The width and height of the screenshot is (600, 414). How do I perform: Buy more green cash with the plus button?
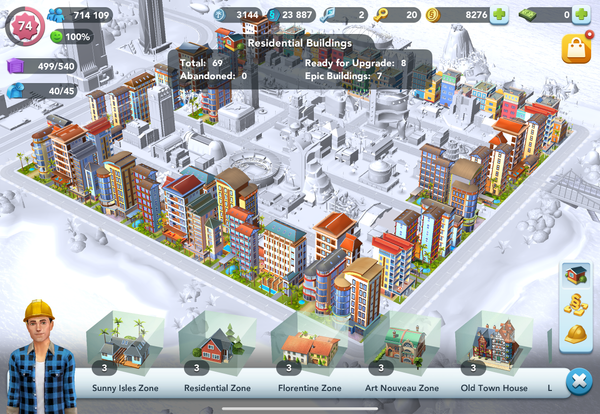click(581, 15)
